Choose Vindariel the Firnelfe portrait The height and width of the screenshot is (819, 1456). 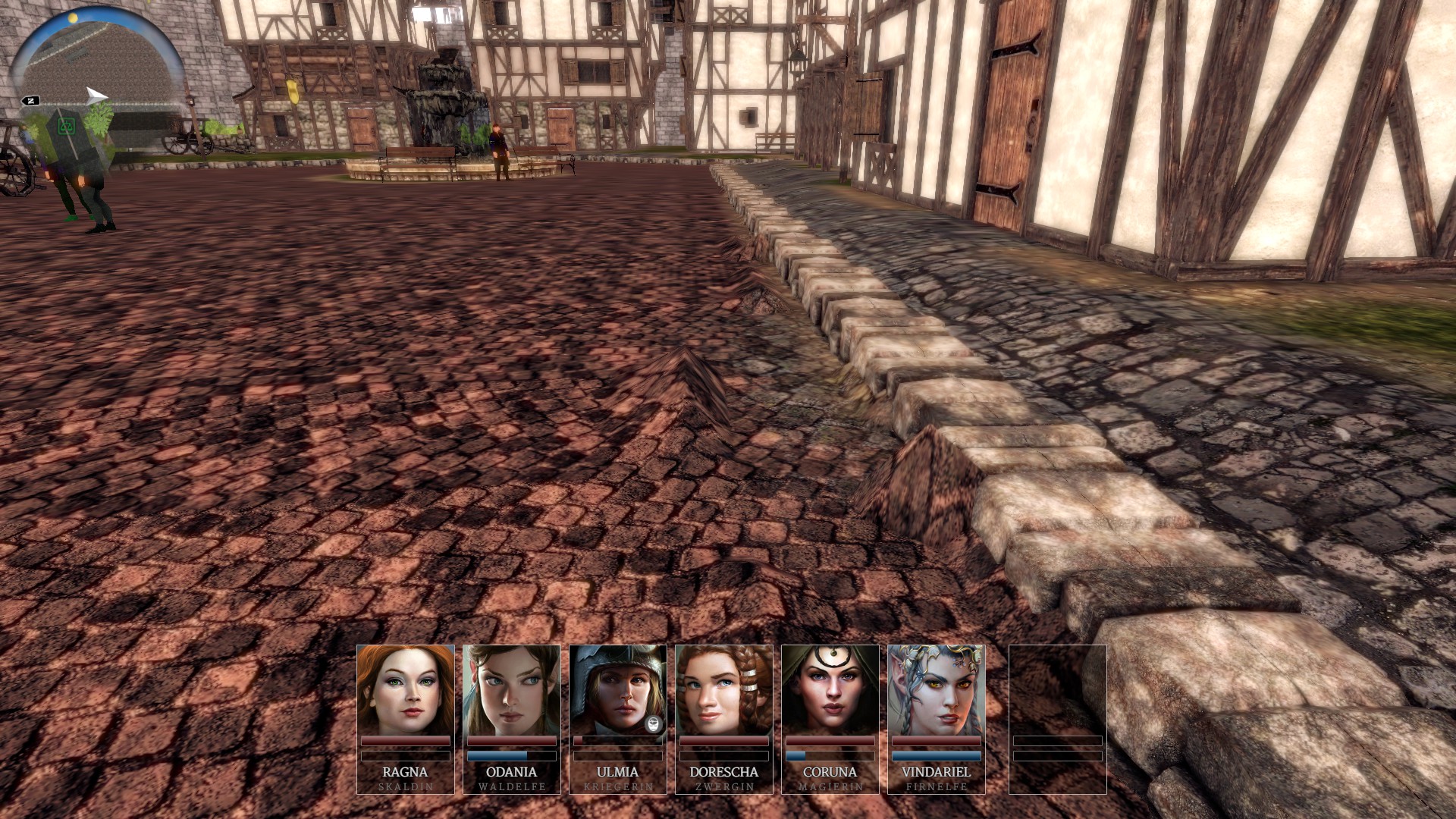(937, 690)
